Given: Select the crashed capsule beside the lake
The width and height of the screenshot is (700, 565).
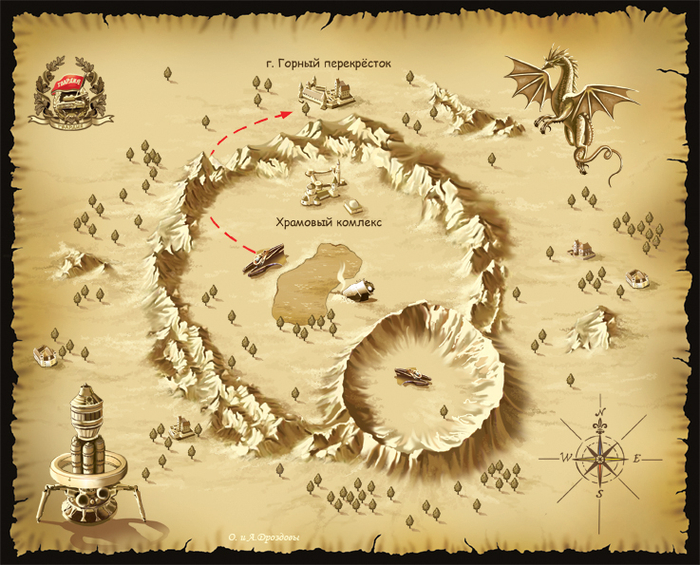Looking at the screenshot, I should click(357, 289).
